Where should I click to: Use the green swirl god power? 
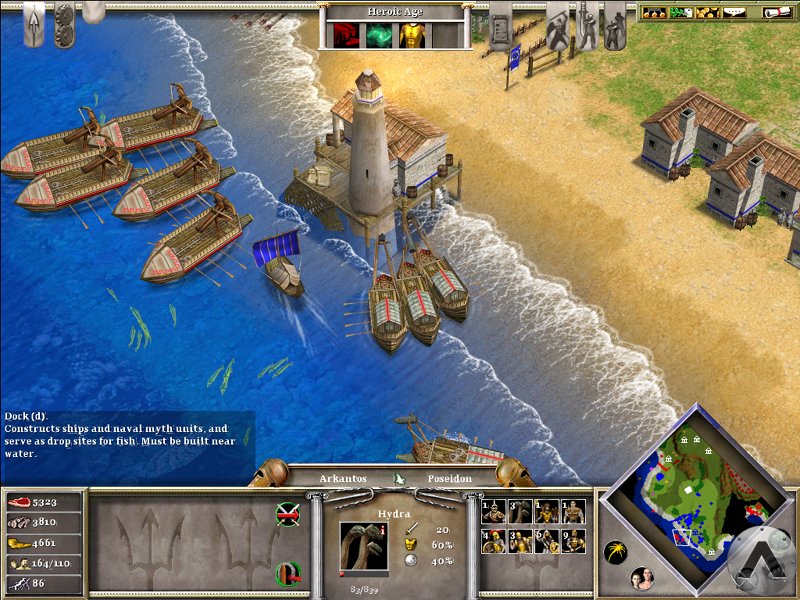[379, 36]
